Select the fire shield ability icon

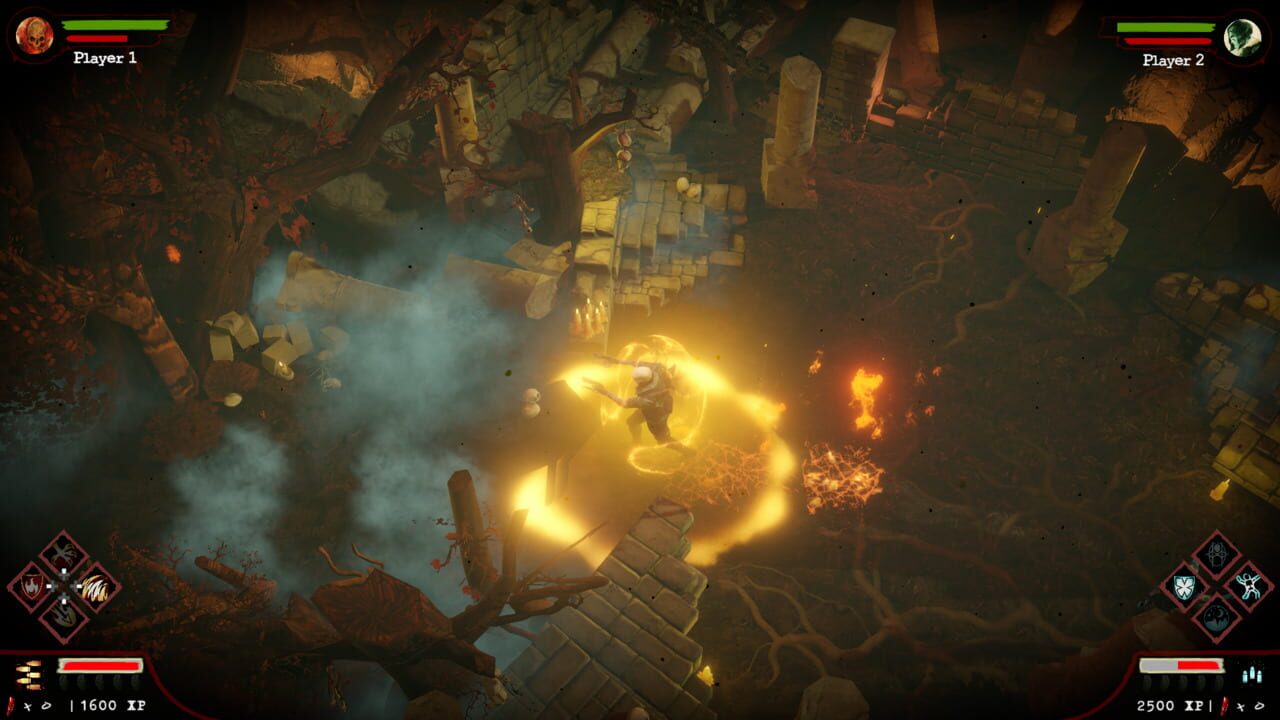point(32,586)
